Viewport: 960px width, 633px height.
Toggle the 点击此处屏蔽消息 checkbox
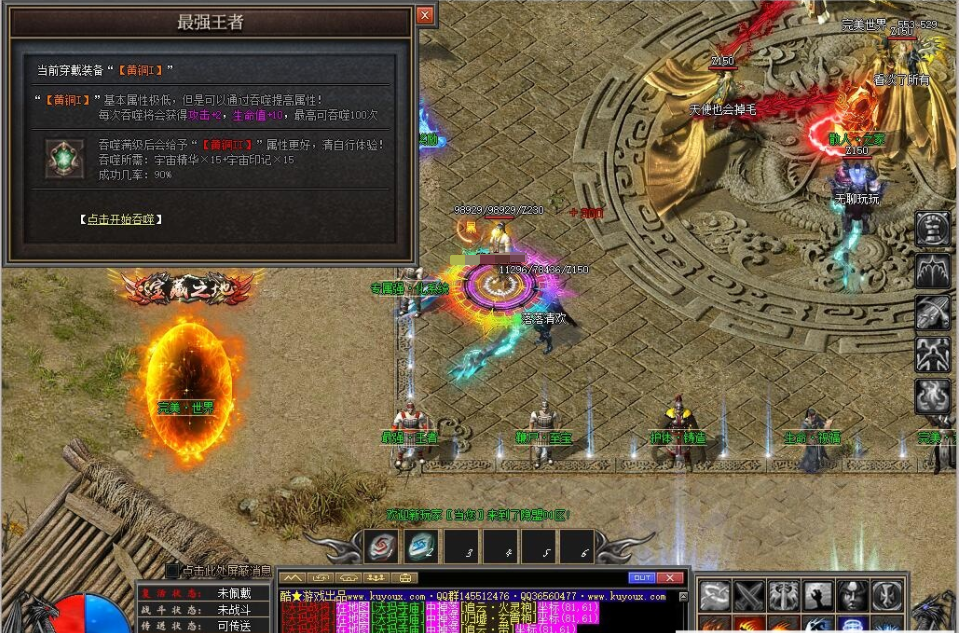click(x=173, y=571)
